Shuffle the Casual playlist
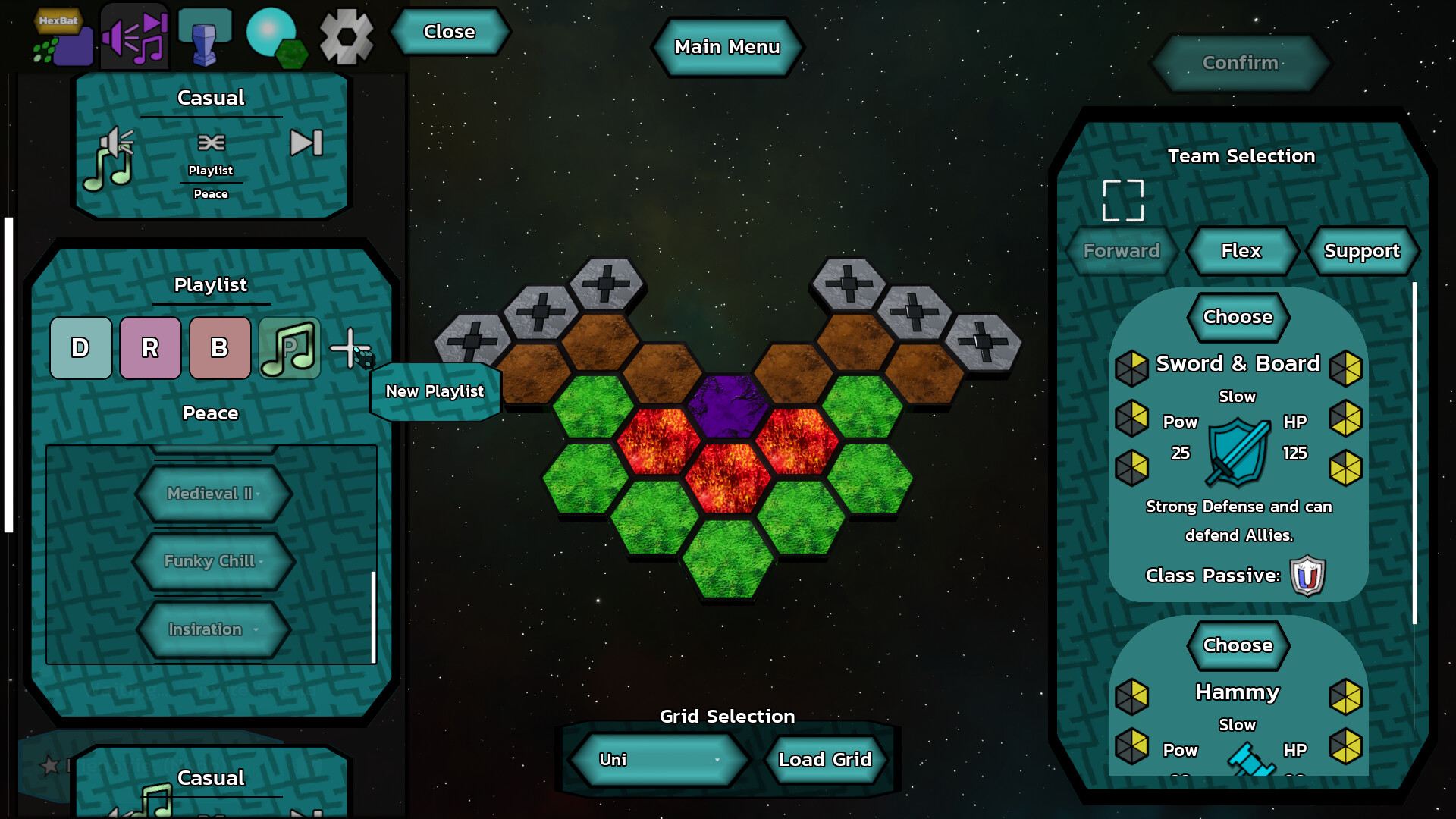 212,143
